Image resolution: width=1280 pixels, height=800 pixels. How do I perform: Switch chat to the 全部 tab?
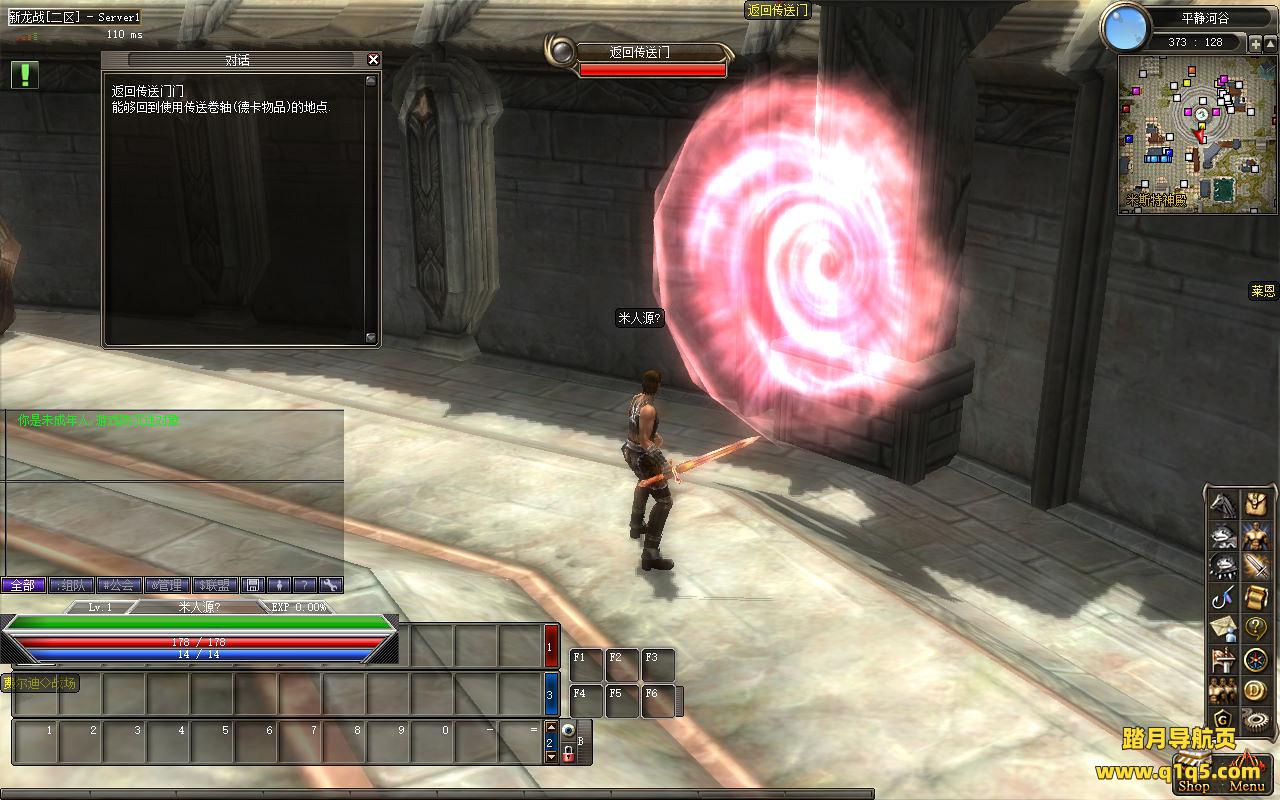click(x=23, y=585)
